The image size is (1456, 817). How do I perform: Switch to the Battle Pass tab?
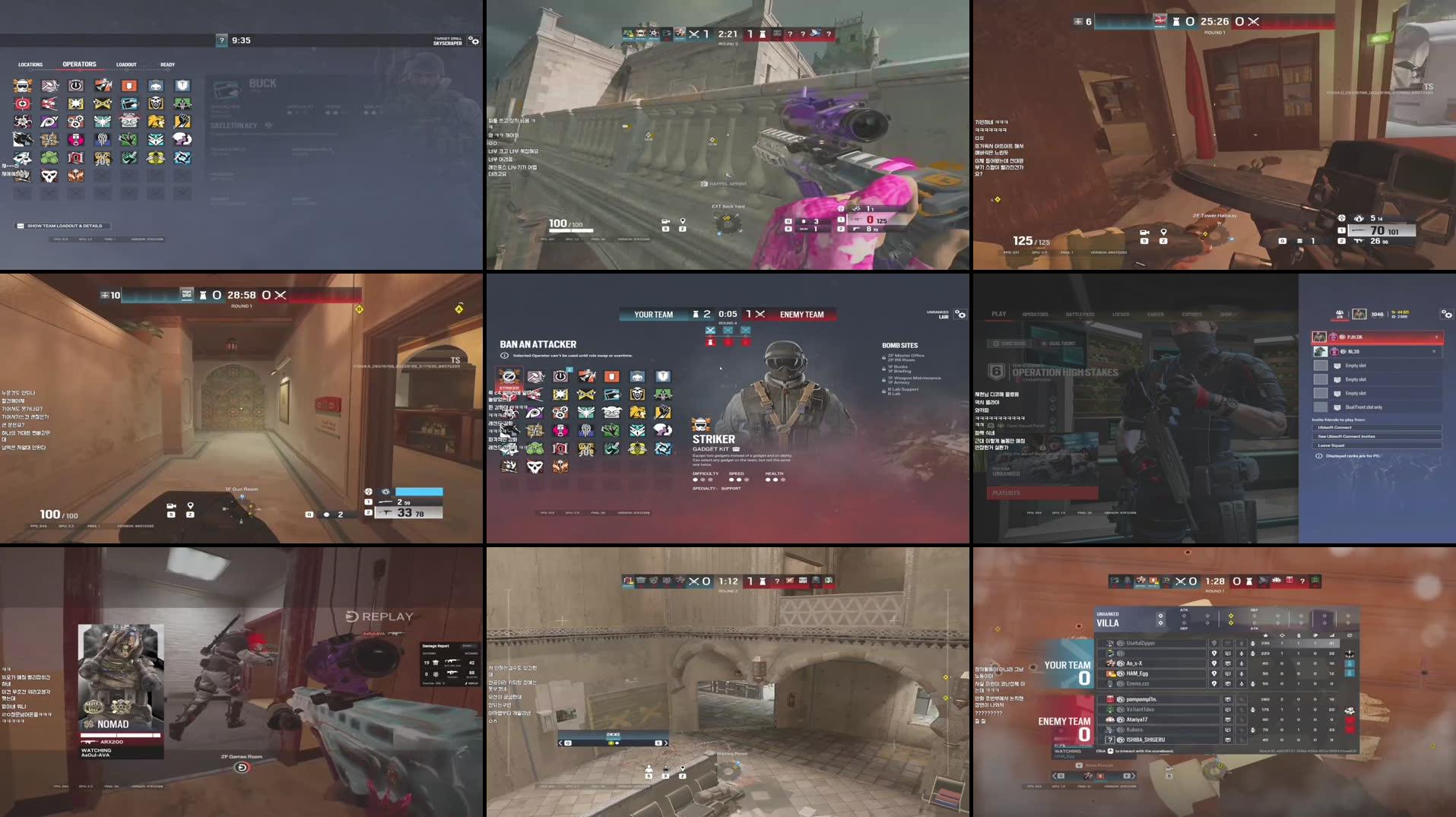(x=1080, y=314)
